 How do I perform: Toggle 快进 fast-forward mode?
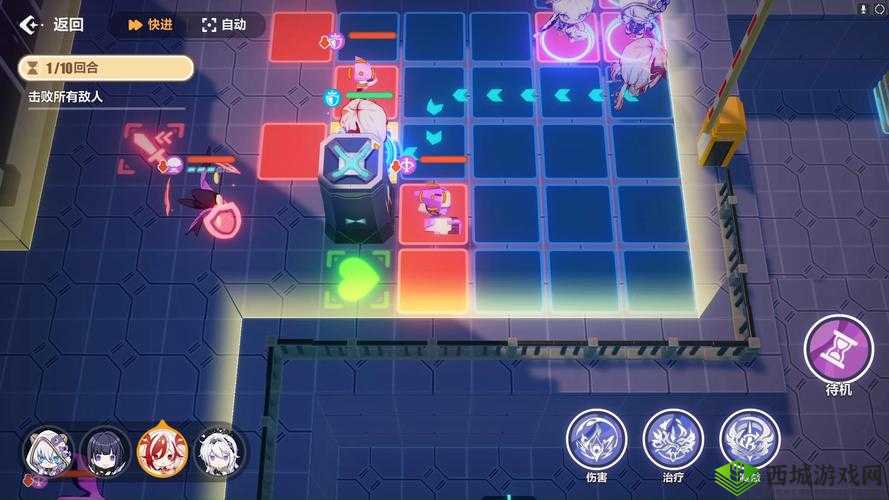[x=148, y=25]
